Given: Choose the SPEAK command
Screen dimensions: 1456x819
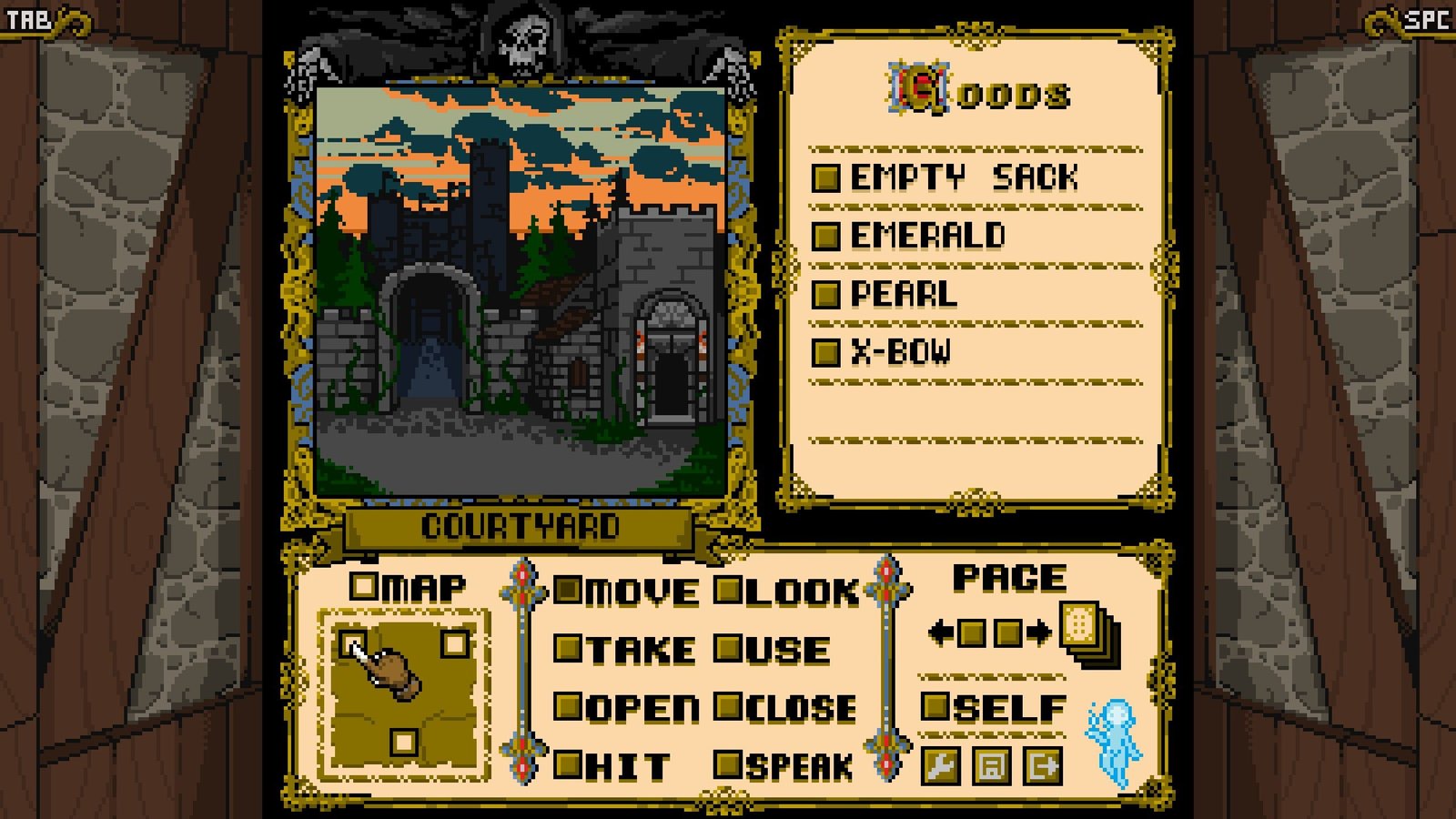Looking at the screenshot, I should tap(784, 766).
